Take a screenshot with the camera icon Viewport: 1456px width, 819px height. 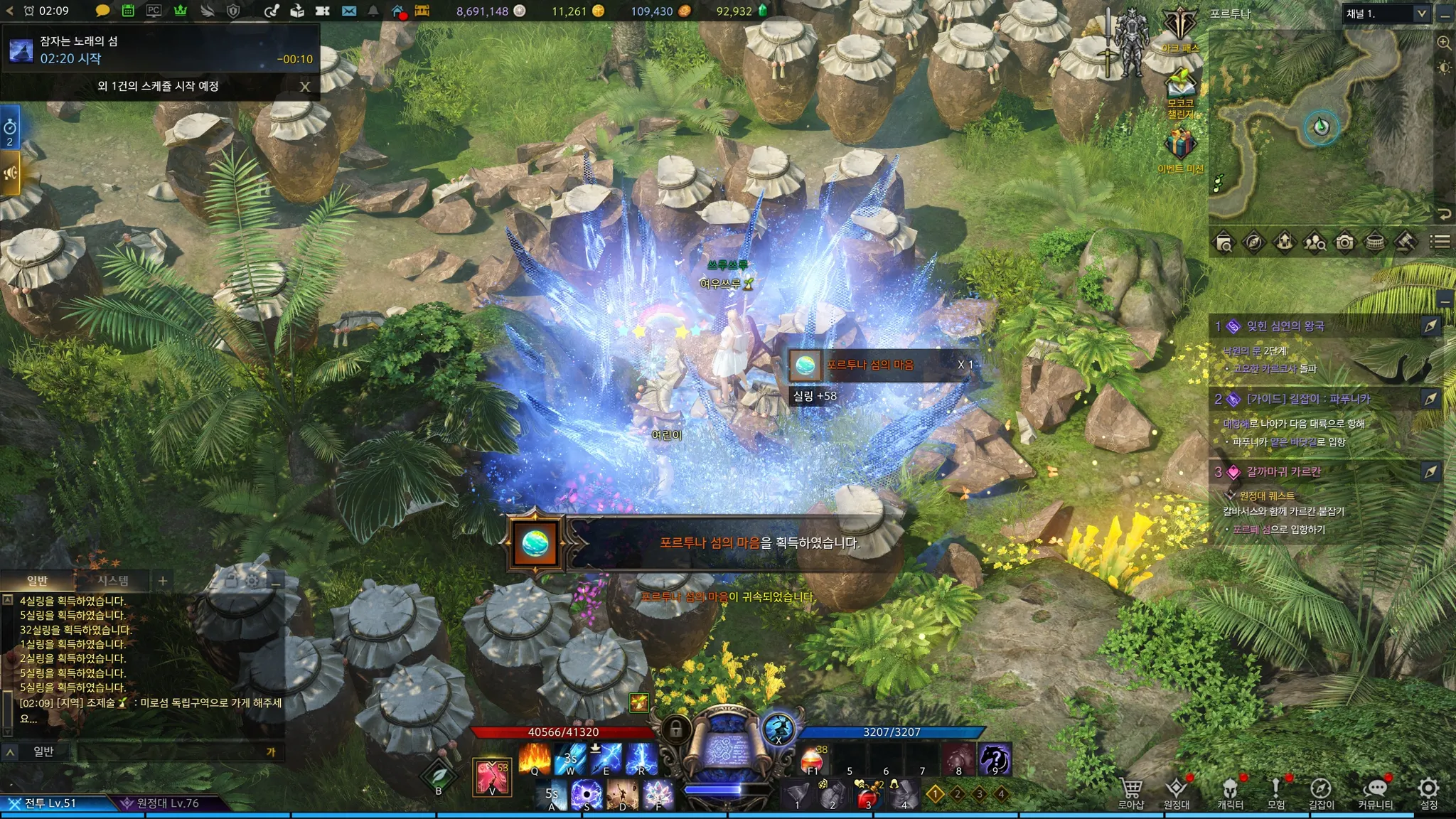coord(1344,242)
